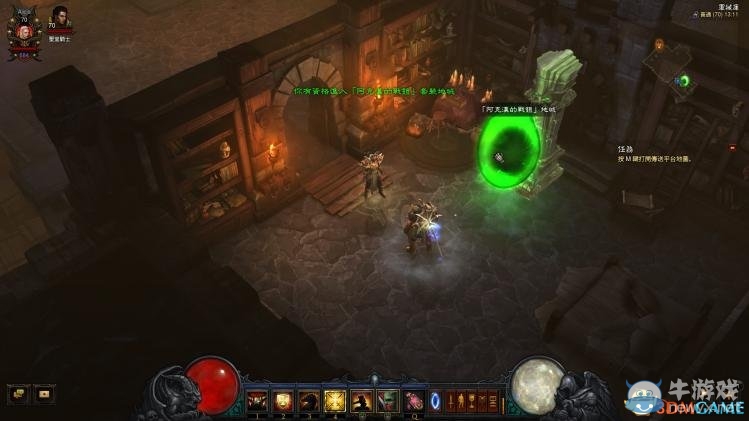Activate the red skill in slot 1
The height and width of the screenshot is (421, 749).
pos(257,401)
